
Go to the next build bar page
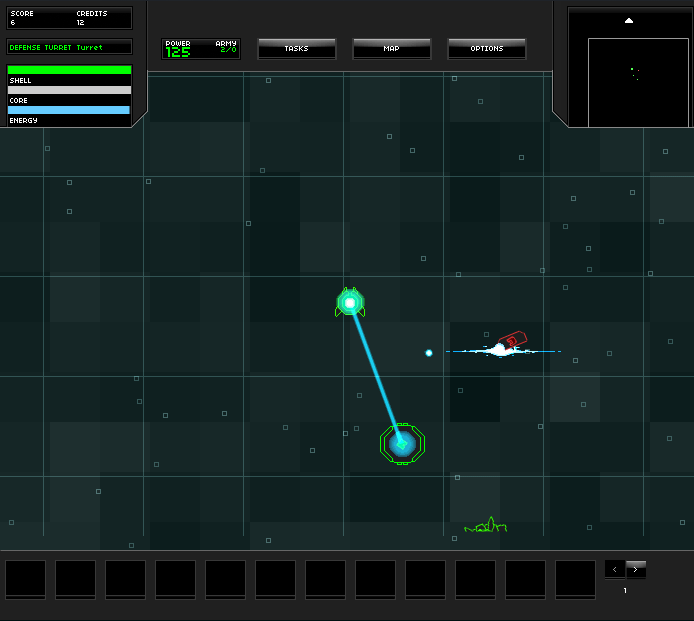pos(636,569)
